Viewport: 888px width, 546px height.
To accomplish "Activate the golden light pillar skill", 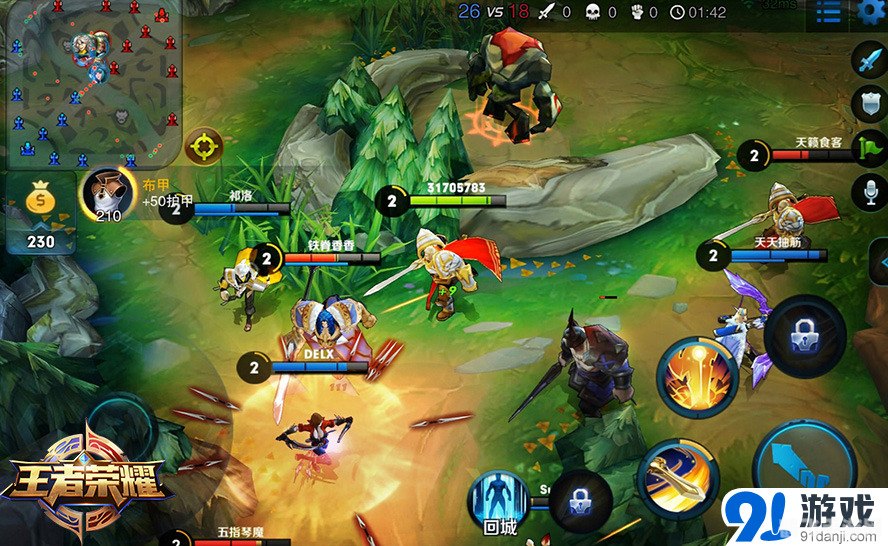I will click(x=697, y=376).
